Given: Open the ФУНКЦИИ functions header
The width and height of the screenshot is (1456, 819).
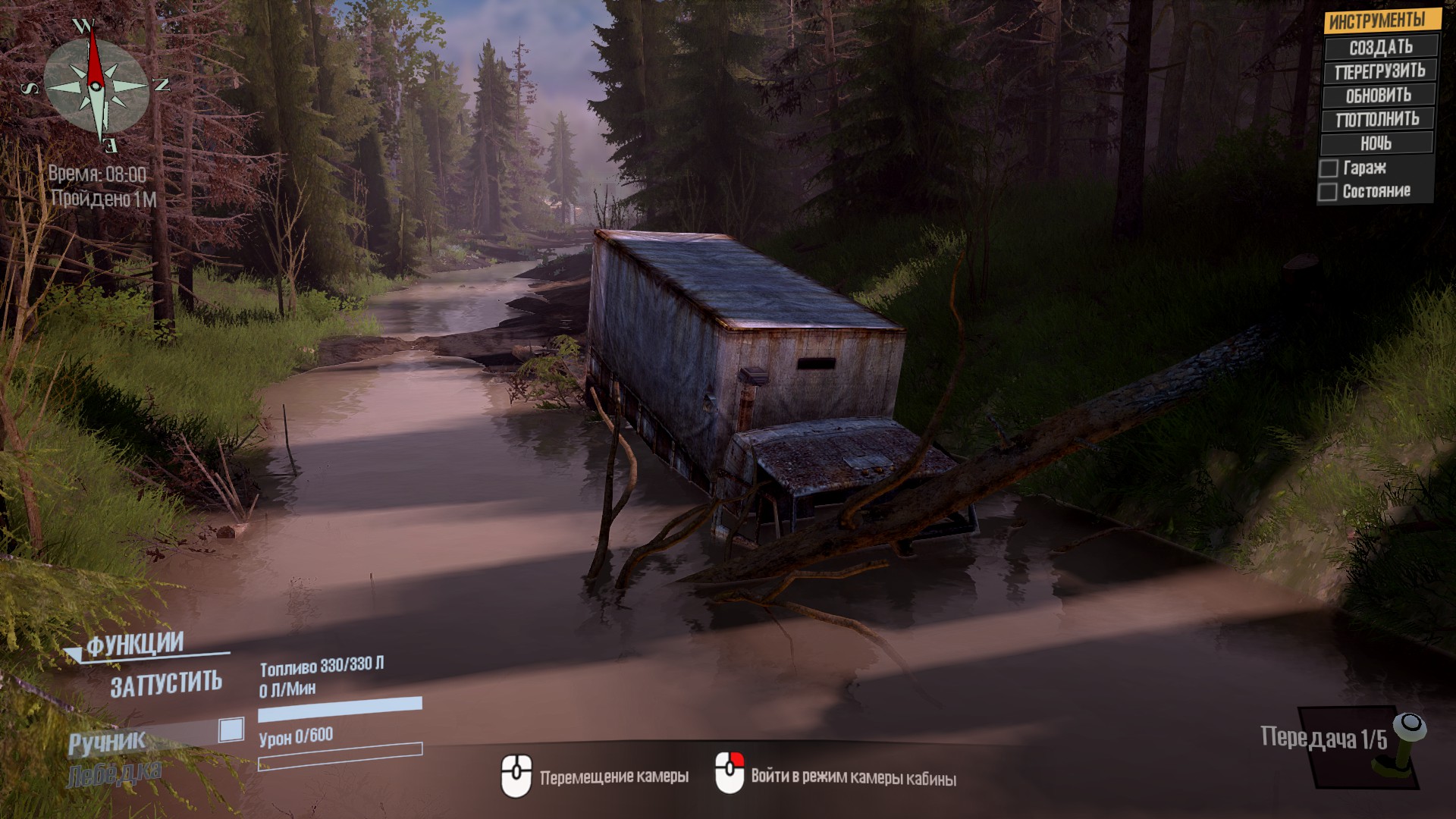Looking at the screenshot, I should tap(135, 645).
